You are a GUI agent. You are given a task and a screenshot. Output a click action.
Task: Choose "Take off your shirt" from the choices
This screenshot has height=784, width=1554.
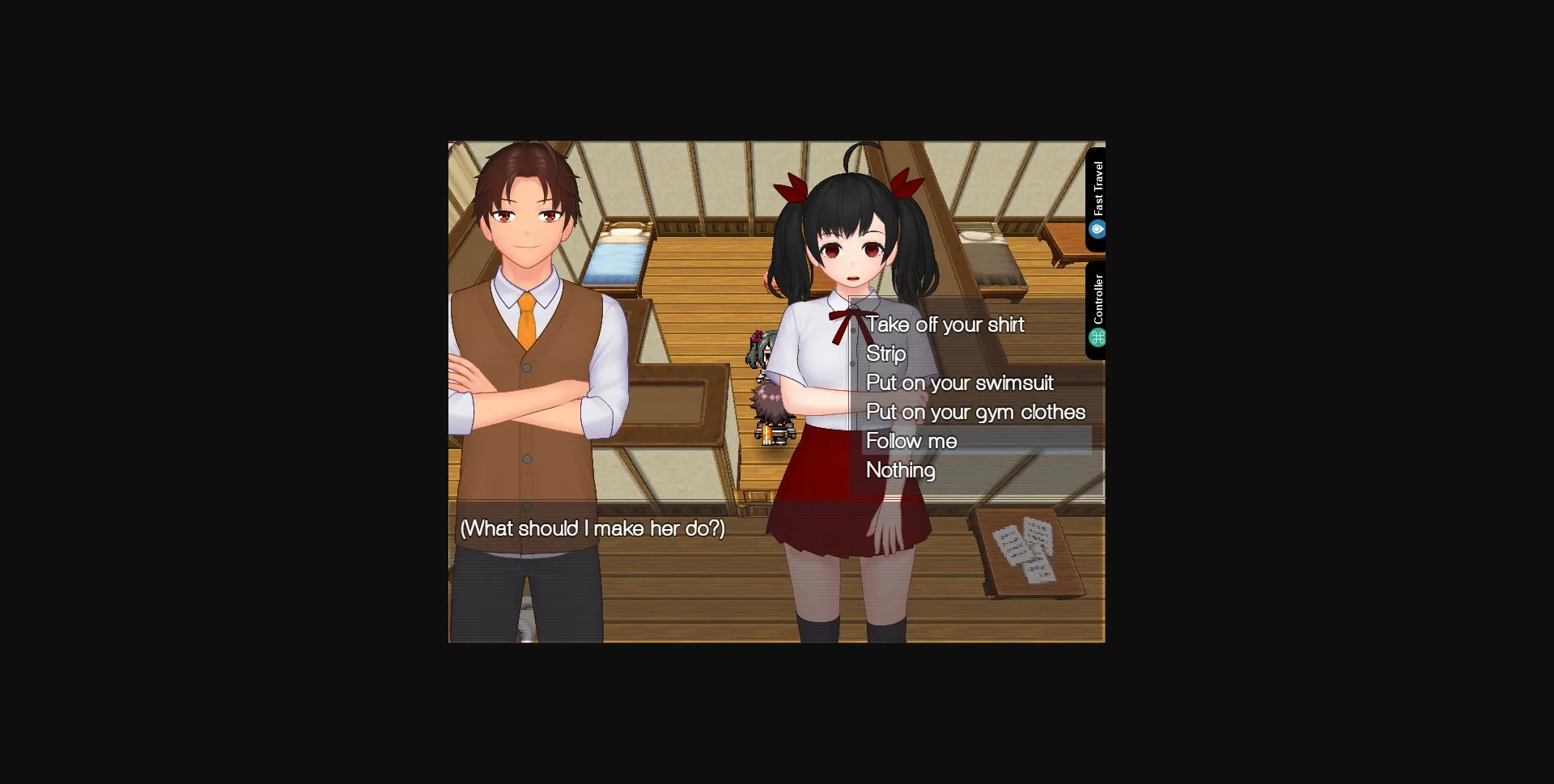coord(945,324)
